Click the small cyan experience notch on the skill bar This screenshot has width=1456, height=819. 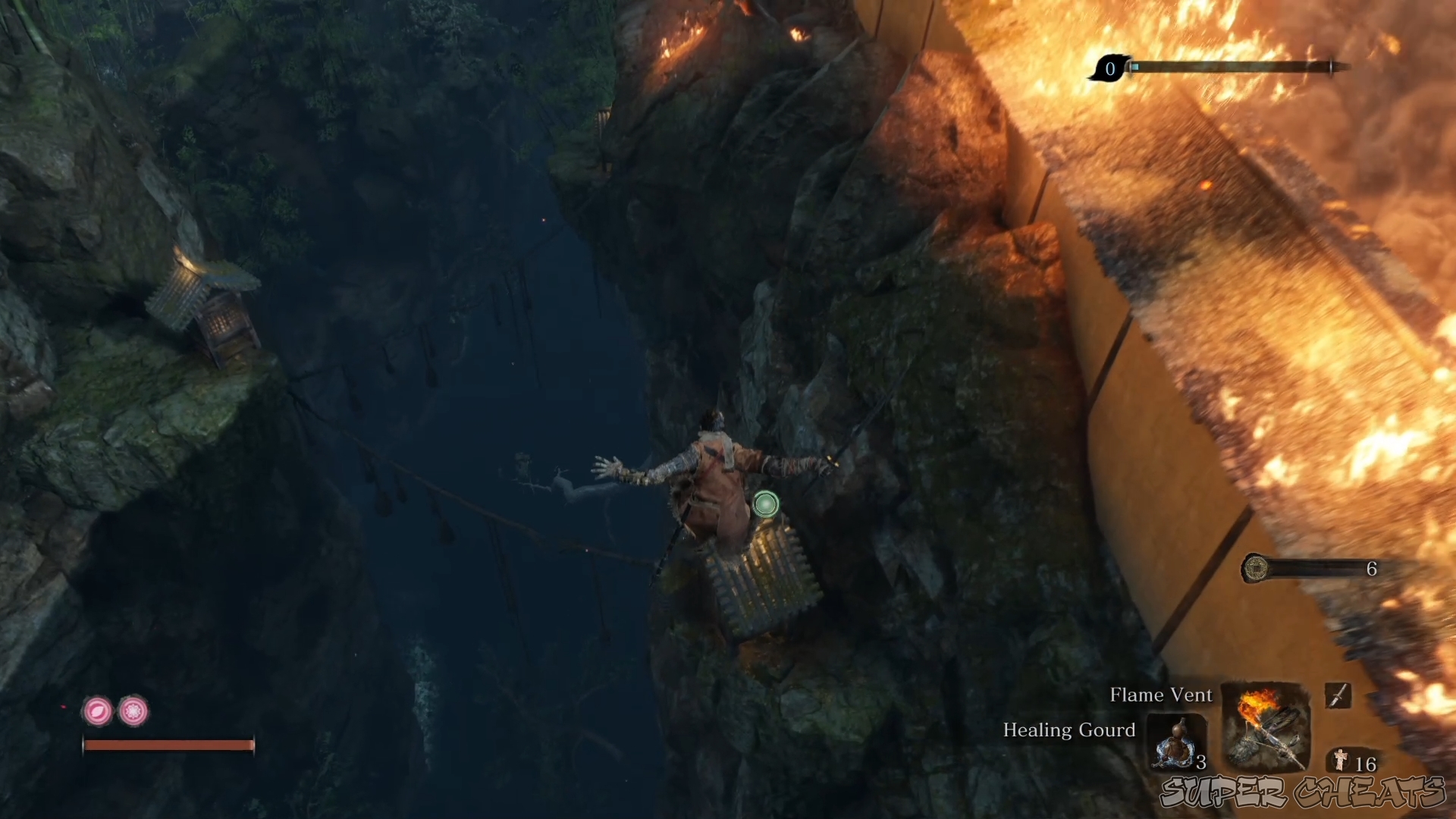tap(1135, 67)
